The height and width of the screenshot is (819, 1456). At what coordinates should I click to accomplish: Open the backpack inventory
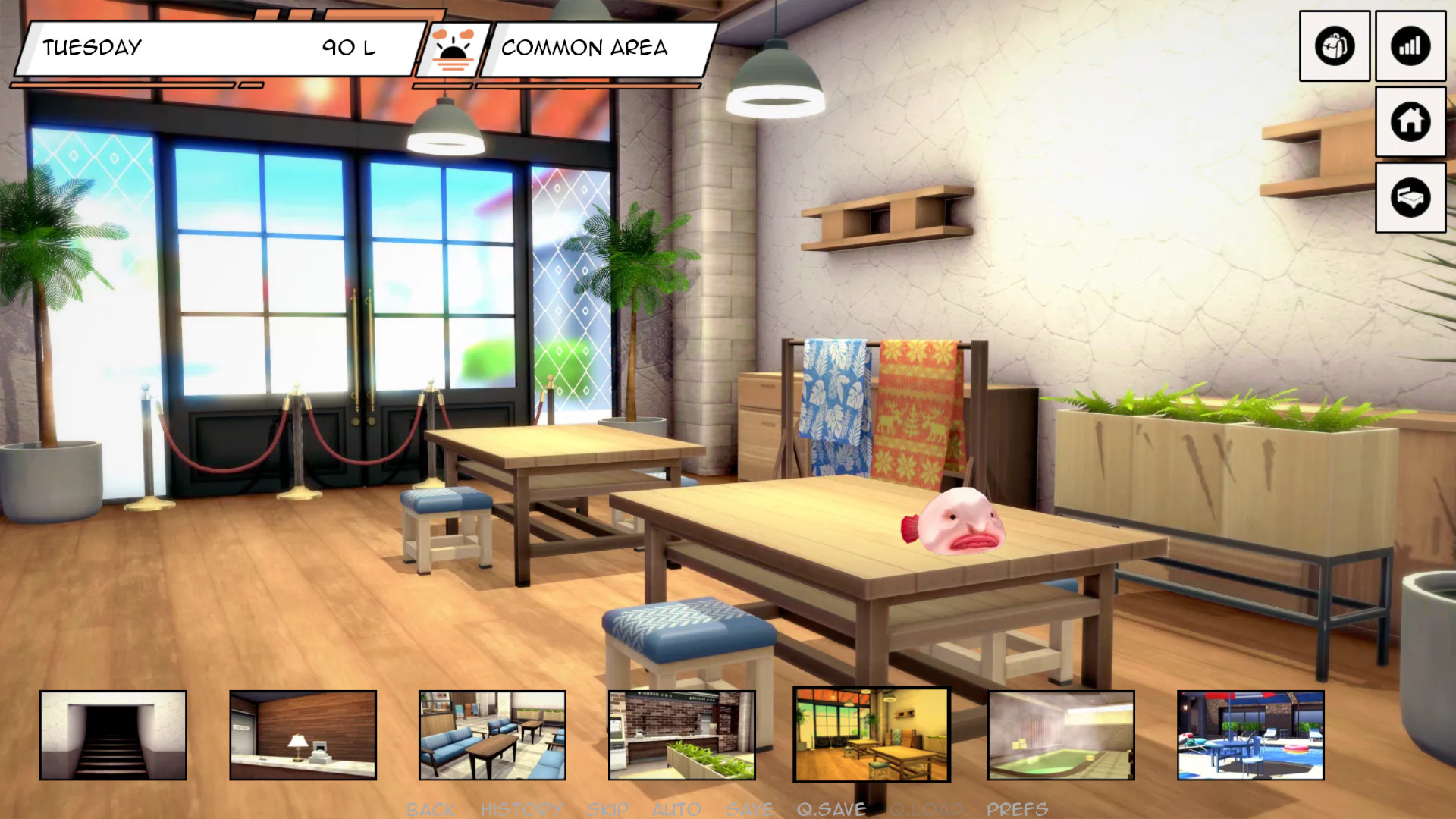(x=1334, y=46)
